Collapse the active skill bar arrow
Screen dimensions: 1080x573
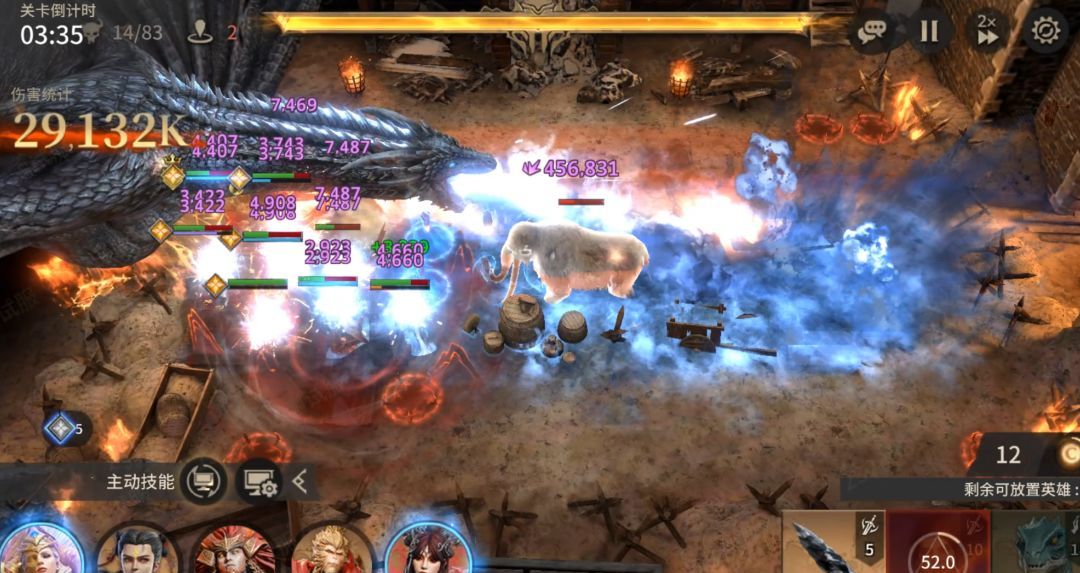[x=300, y=483]
